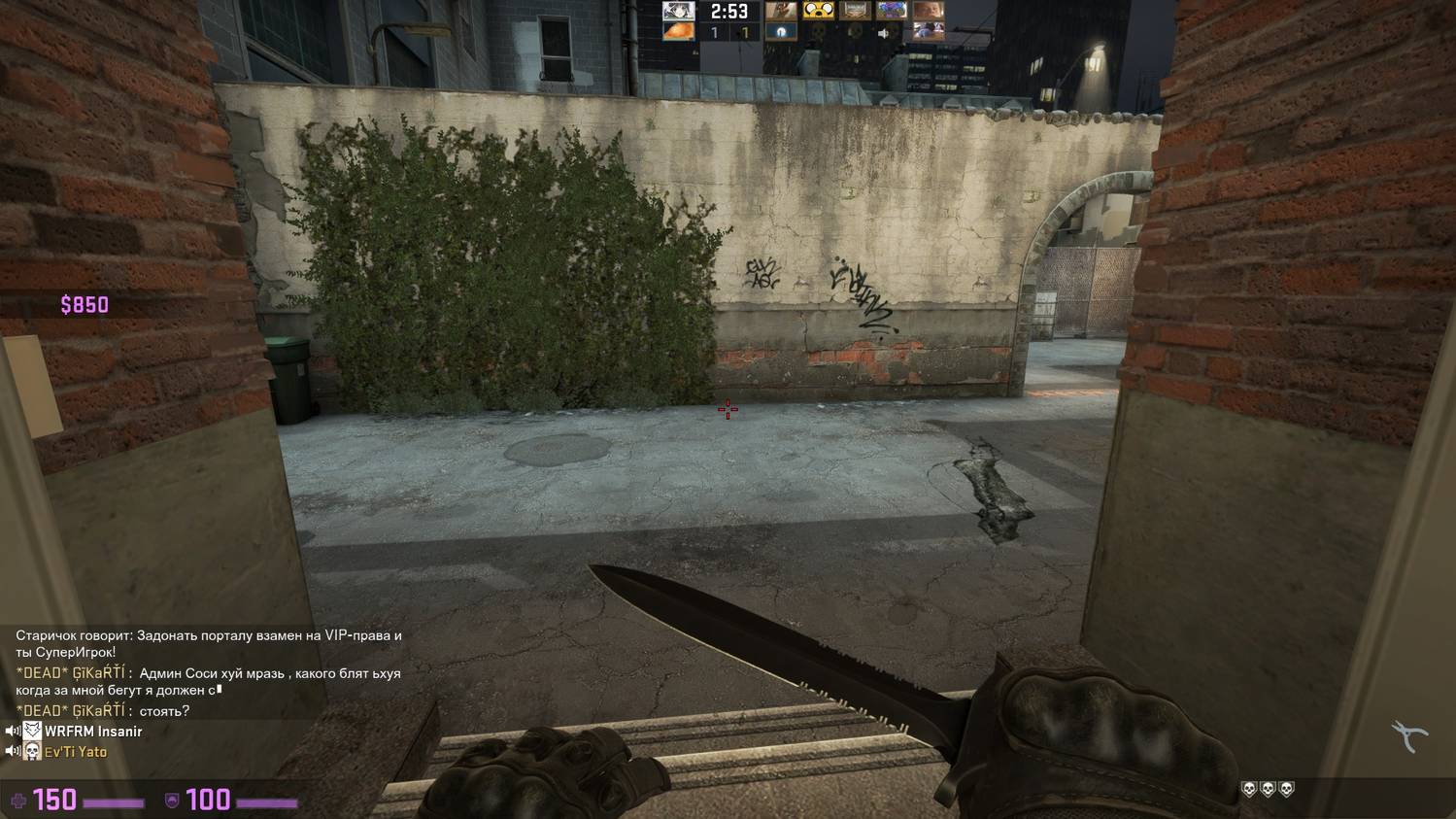Image resolution: width=1456 pixels, height=819 pixels.
Task: Select Ev'Ti Yato in the voice chat list
Action: click(76, 752)
